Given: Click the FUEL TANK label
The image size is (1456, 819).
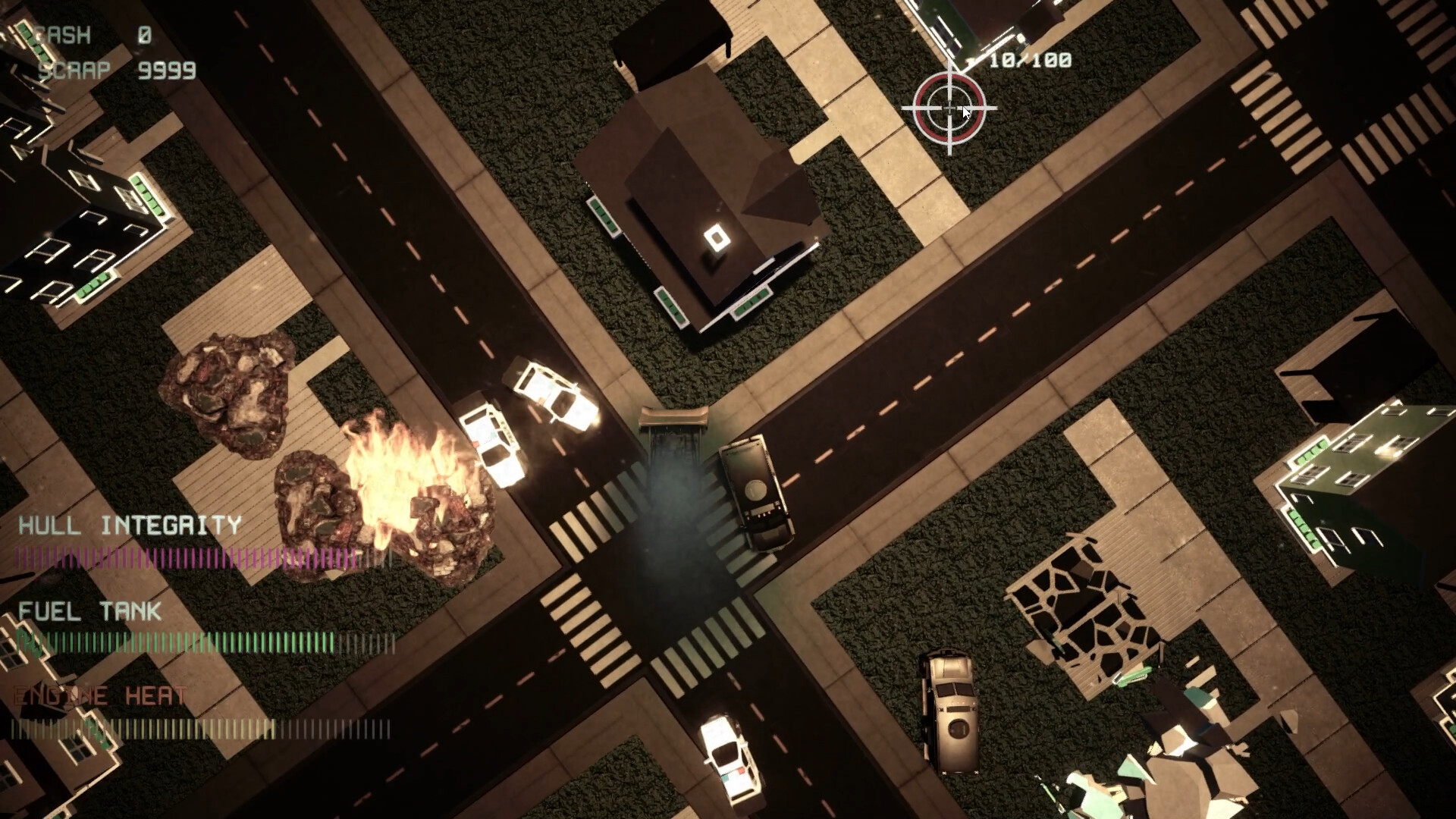Looking at the screenshot, I should tap(91, 613).
